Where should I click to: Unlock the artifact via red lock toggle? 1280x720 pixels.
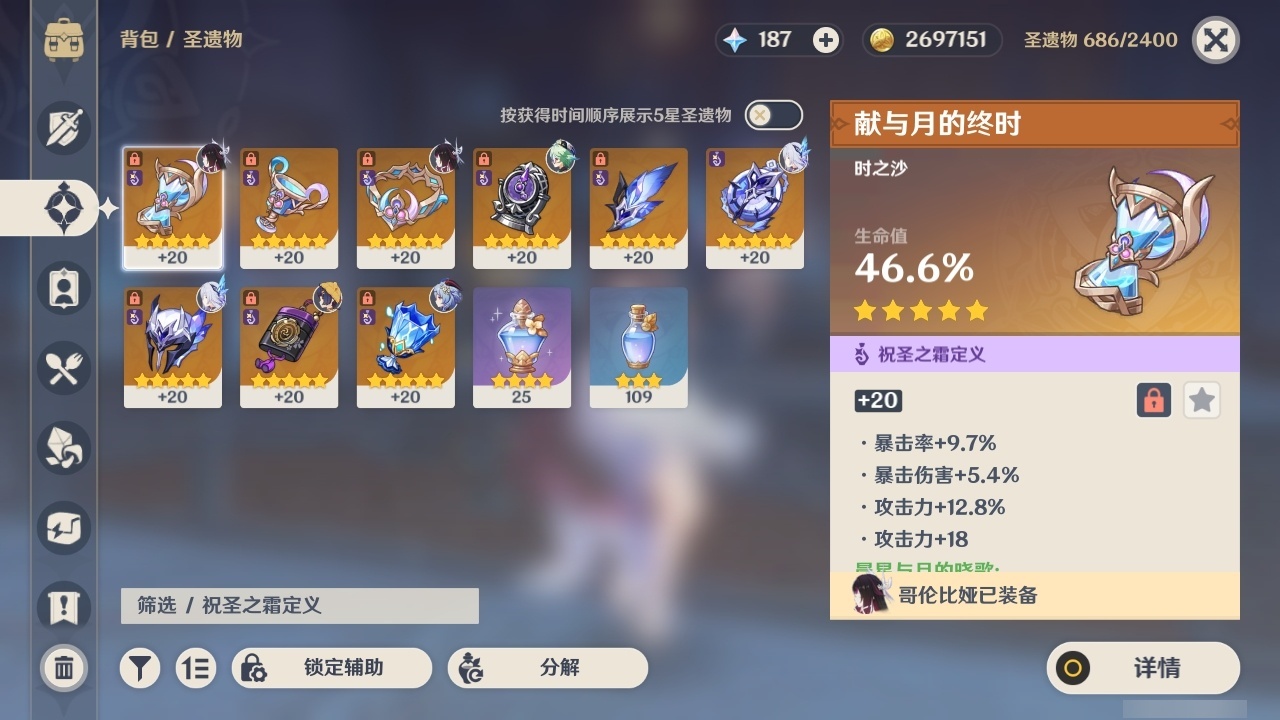tap(1152, 400)
